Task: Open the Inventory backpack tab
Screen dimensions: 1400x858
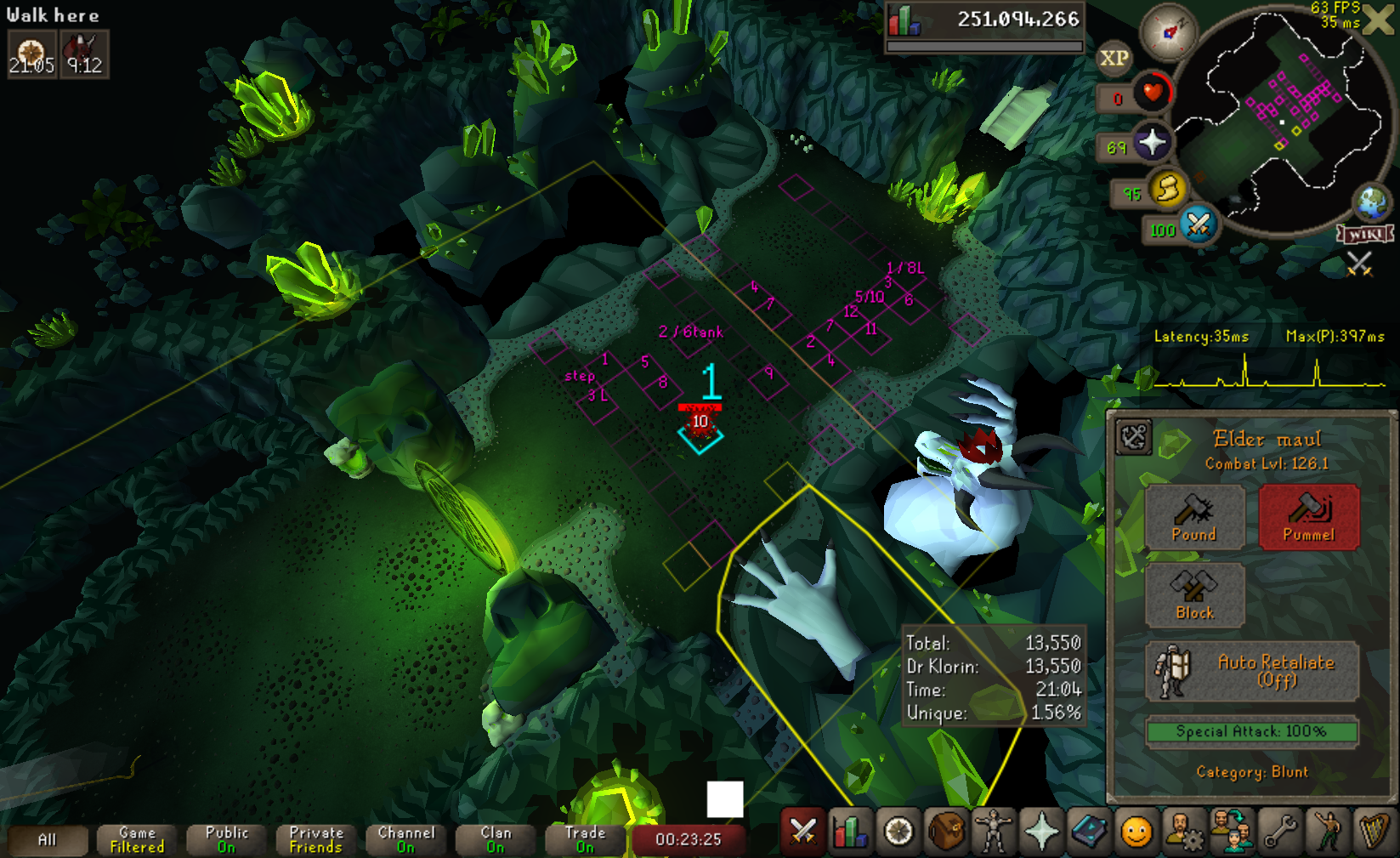Action: pos(946,831)
